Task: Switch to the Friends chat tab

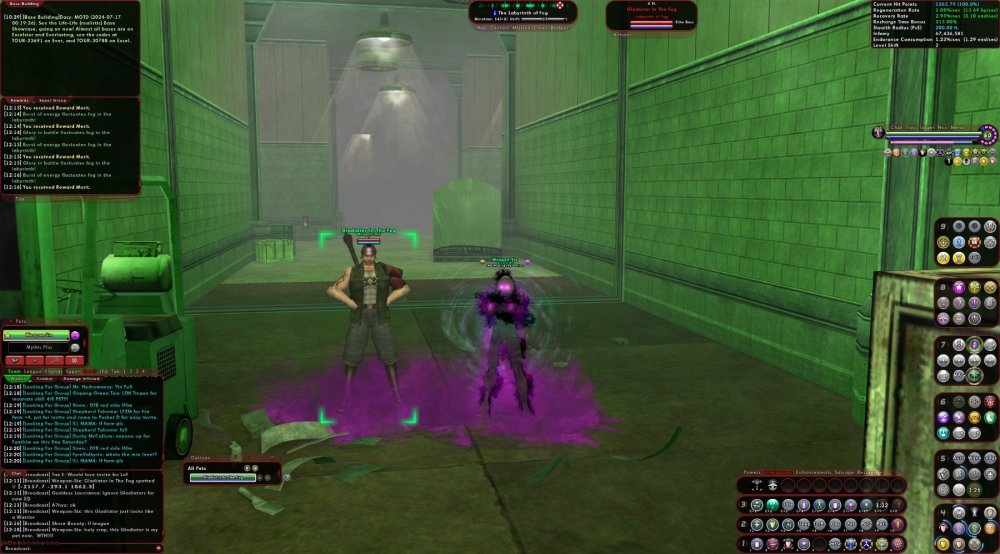Action: (53, 370)
